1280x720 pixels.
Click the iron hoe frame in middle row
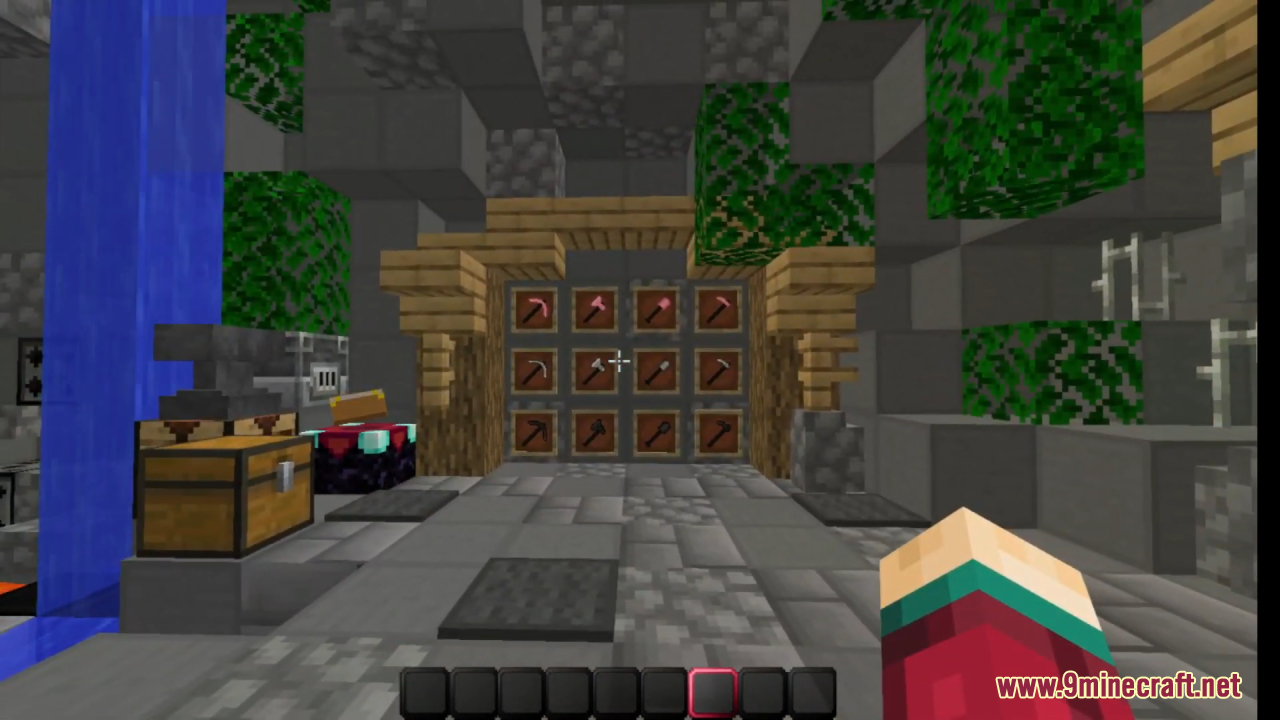coord(717,370)
